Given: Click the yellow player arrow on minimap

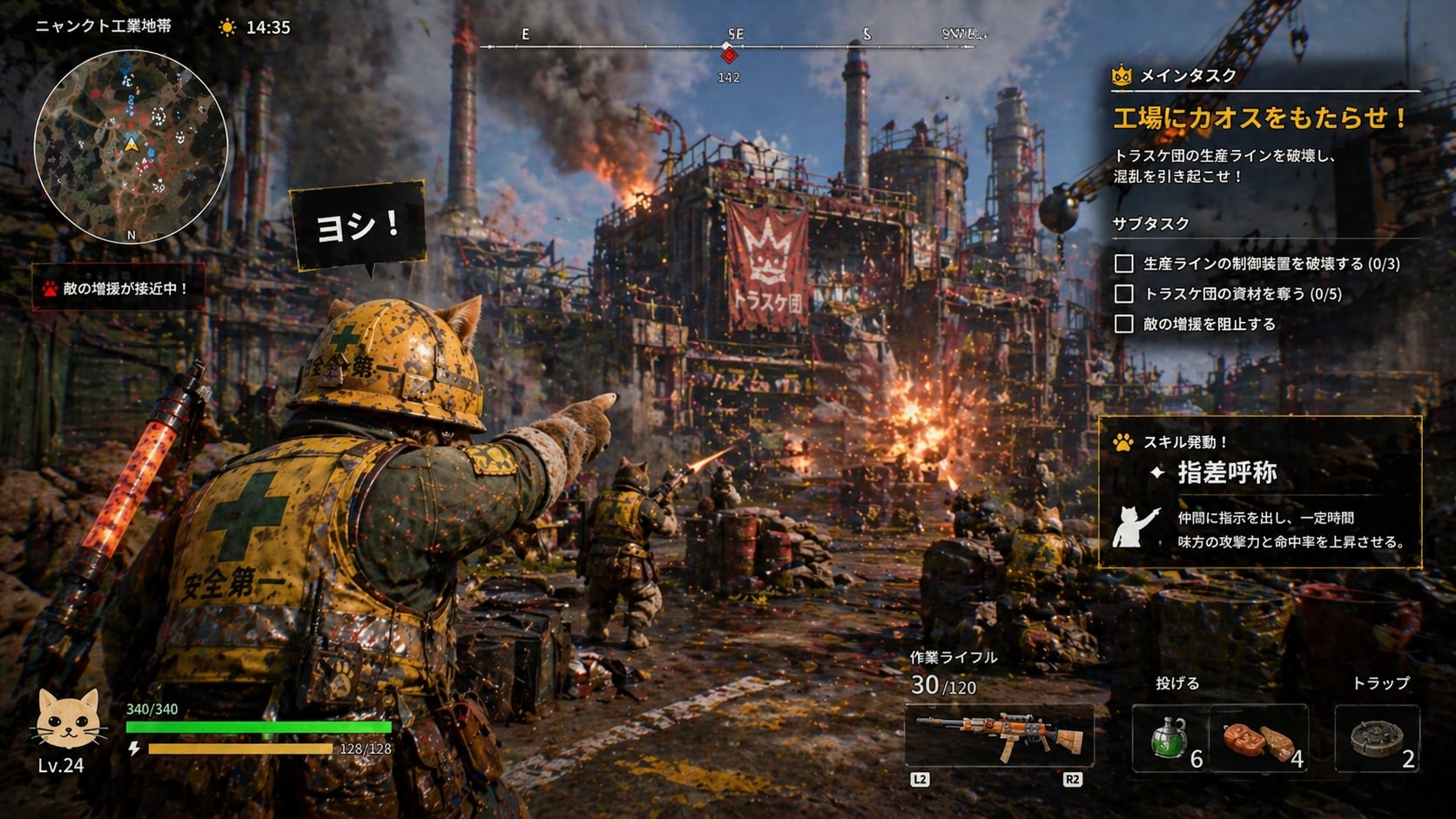Looking at the screenshot, I should click(x=131, y=144).
